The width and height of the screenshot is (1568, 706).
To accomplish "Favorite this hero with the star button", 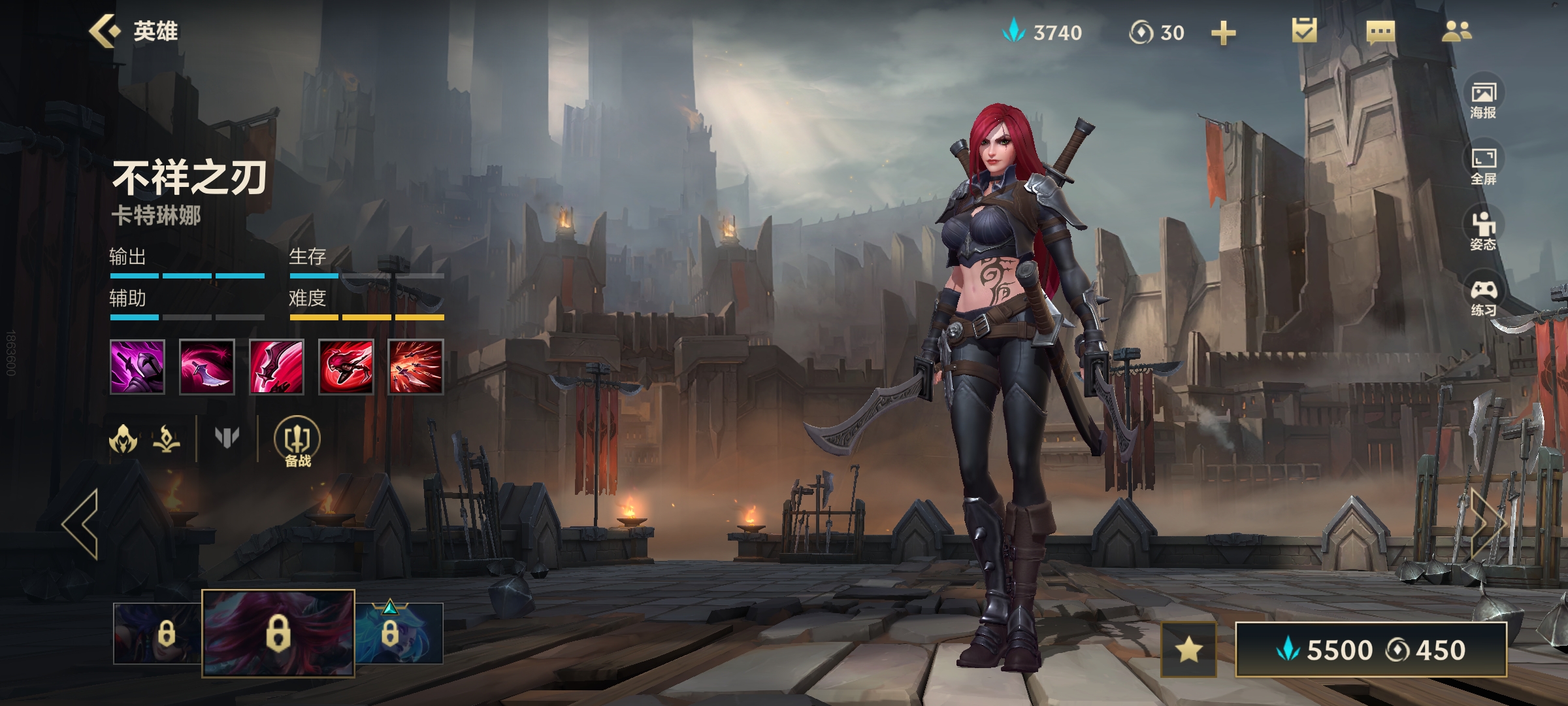I will coord(1188,650).
